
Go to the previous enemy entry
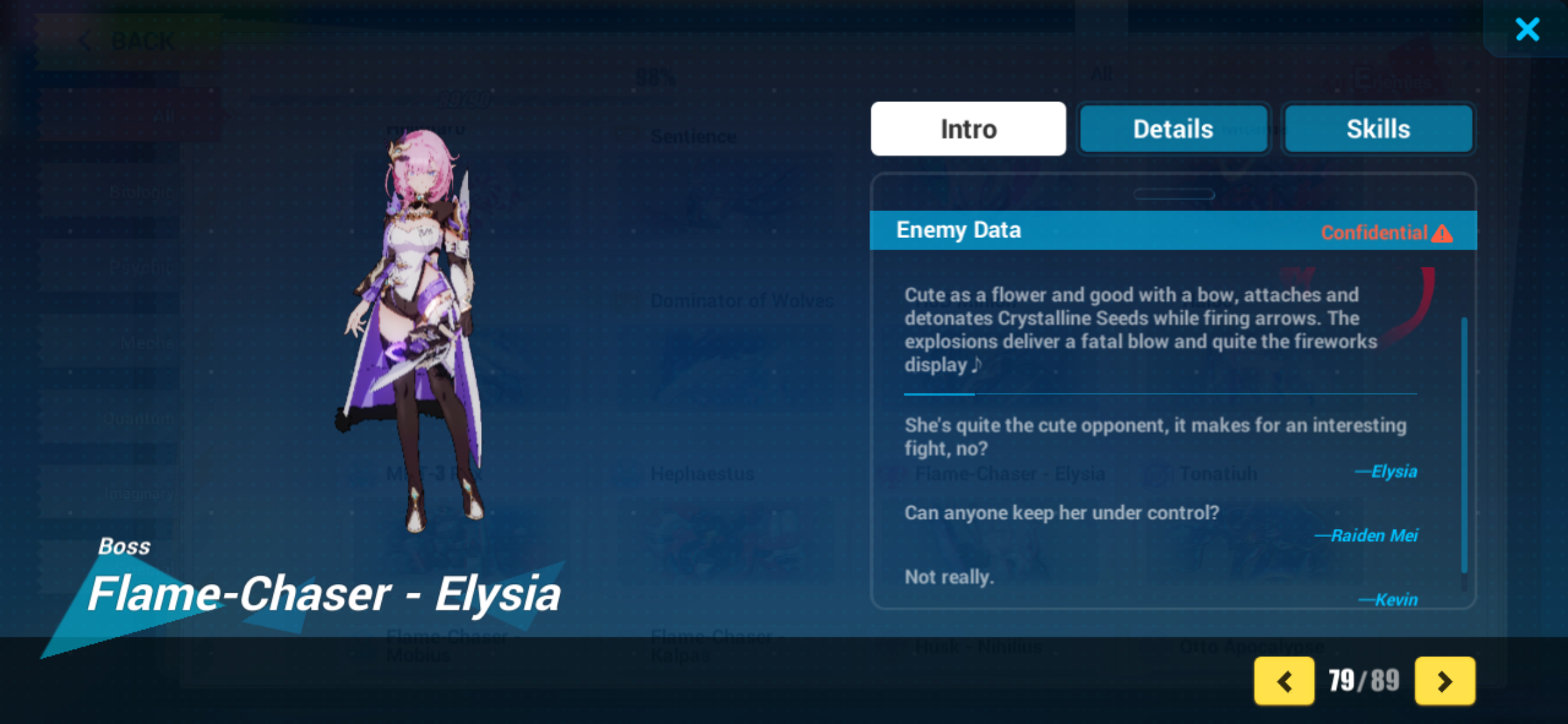(1285, 681)
